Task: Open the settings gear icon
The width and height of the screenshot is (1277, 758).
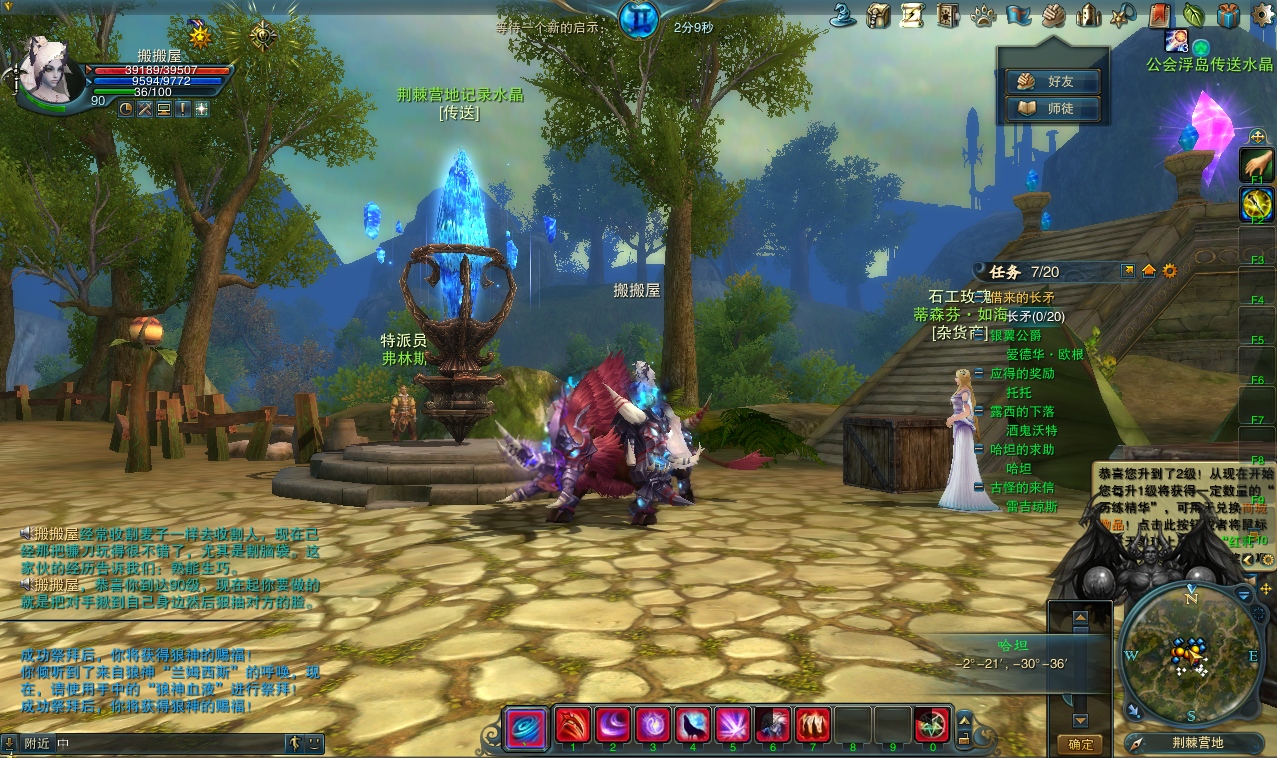Action: point(1262,15)
